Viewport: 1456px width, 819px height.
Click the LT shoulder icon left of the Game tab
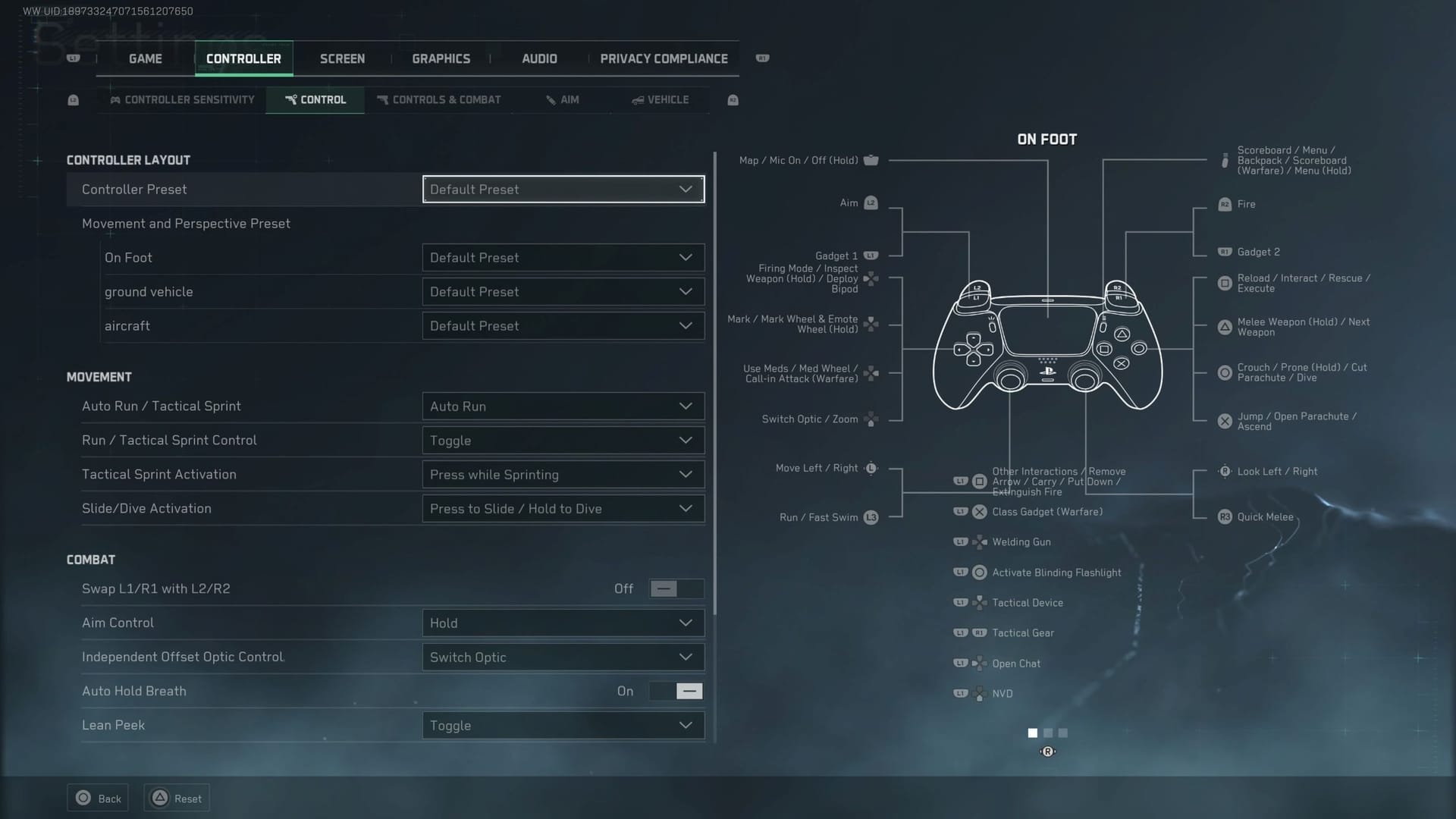click(x=74, y=58)
